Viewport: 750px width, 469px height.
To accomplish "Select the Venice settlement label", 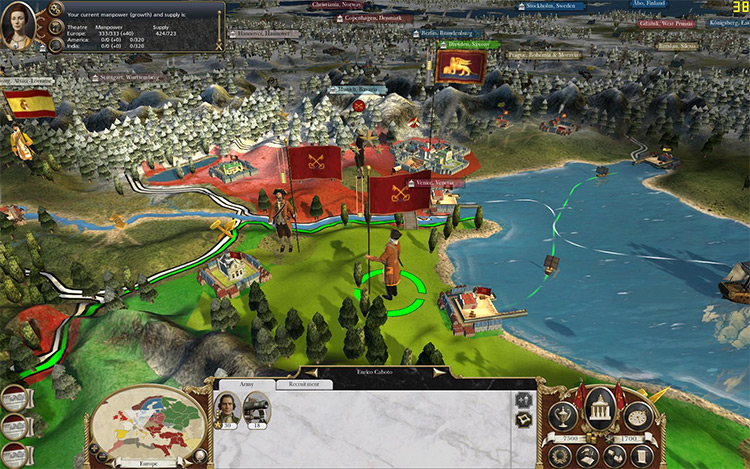I will tap(407, 183).
